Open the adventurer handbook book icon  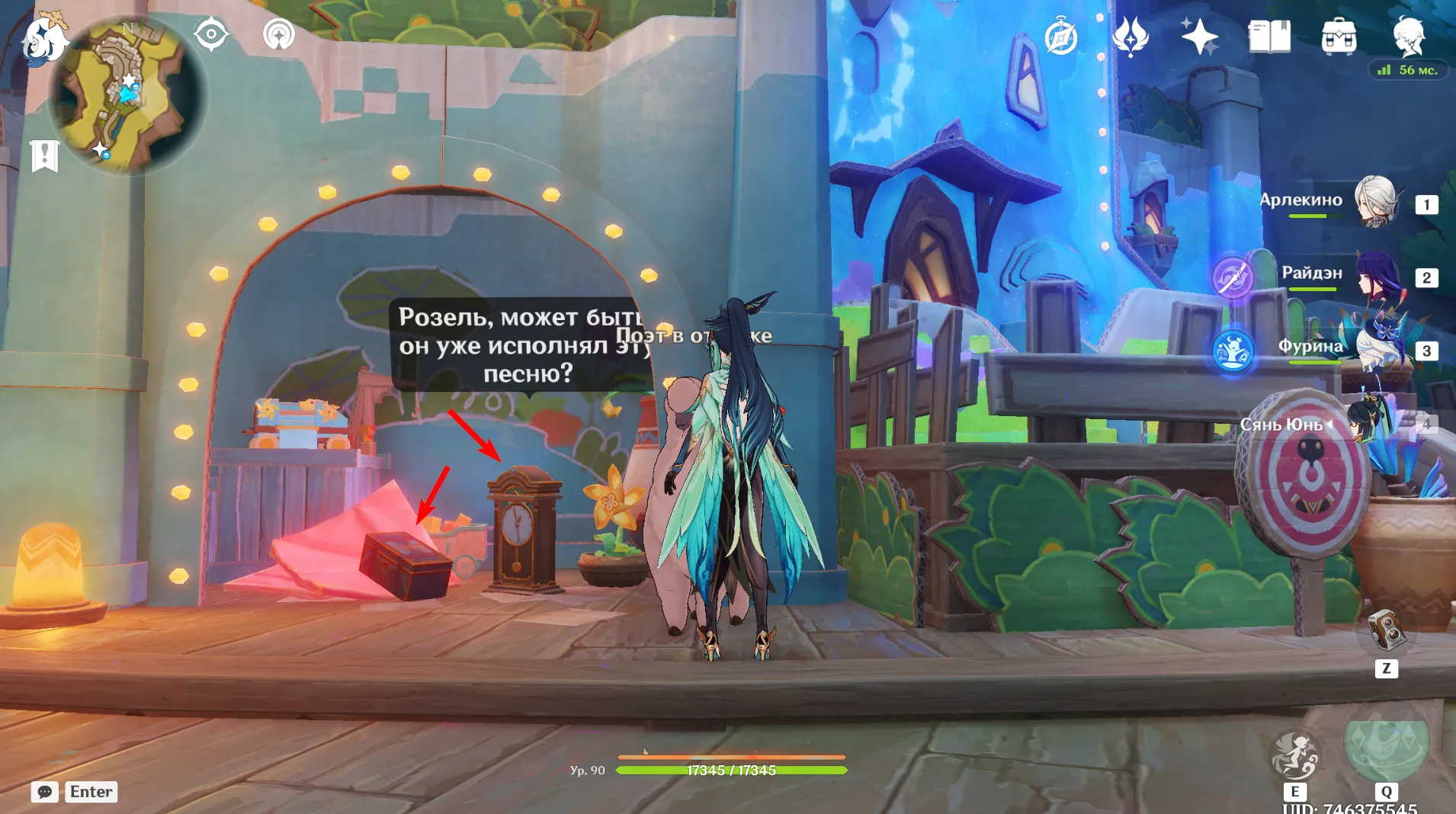(x=1268, y=37)
